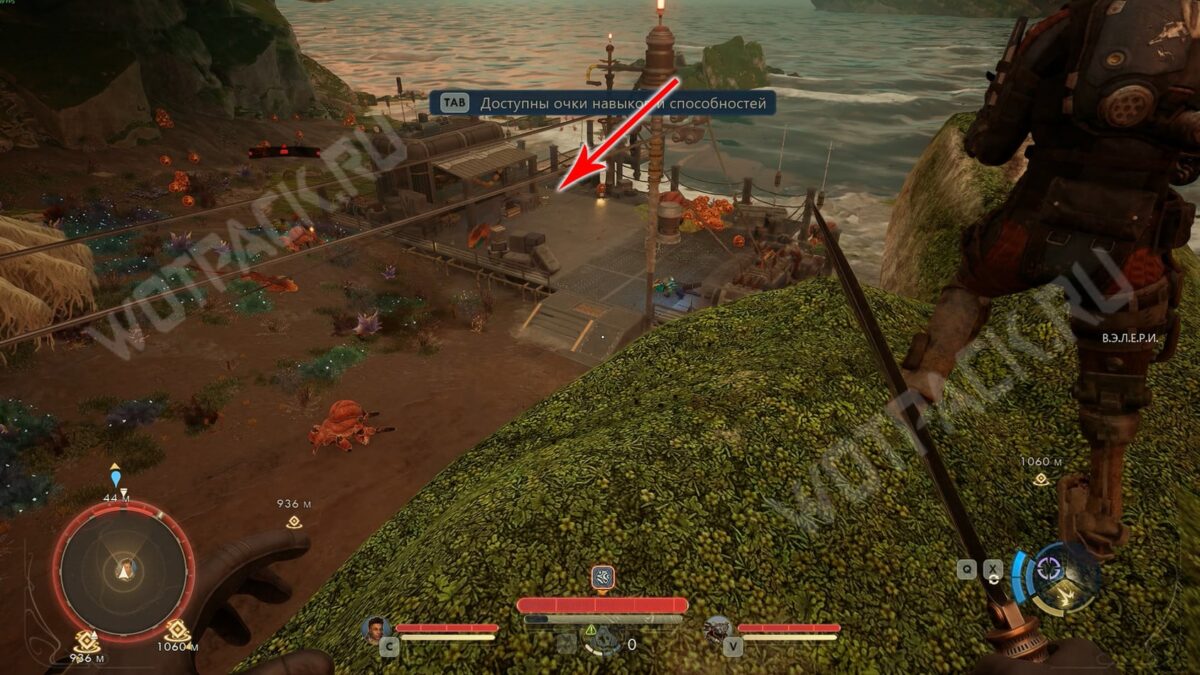Select the creature companion portrait by the V key
1200x675 pixels.
[x=716, y=629]
